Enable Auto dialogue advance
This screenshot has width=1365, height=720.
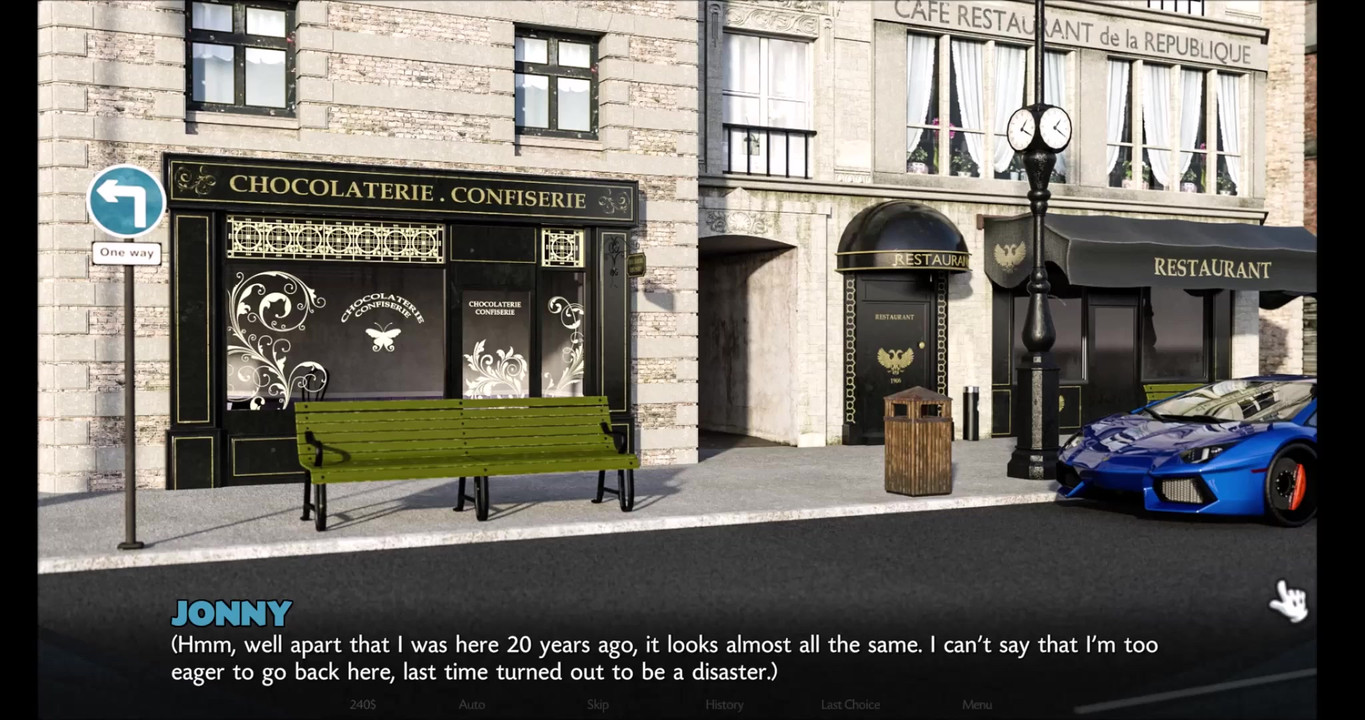tap(472, 705)
